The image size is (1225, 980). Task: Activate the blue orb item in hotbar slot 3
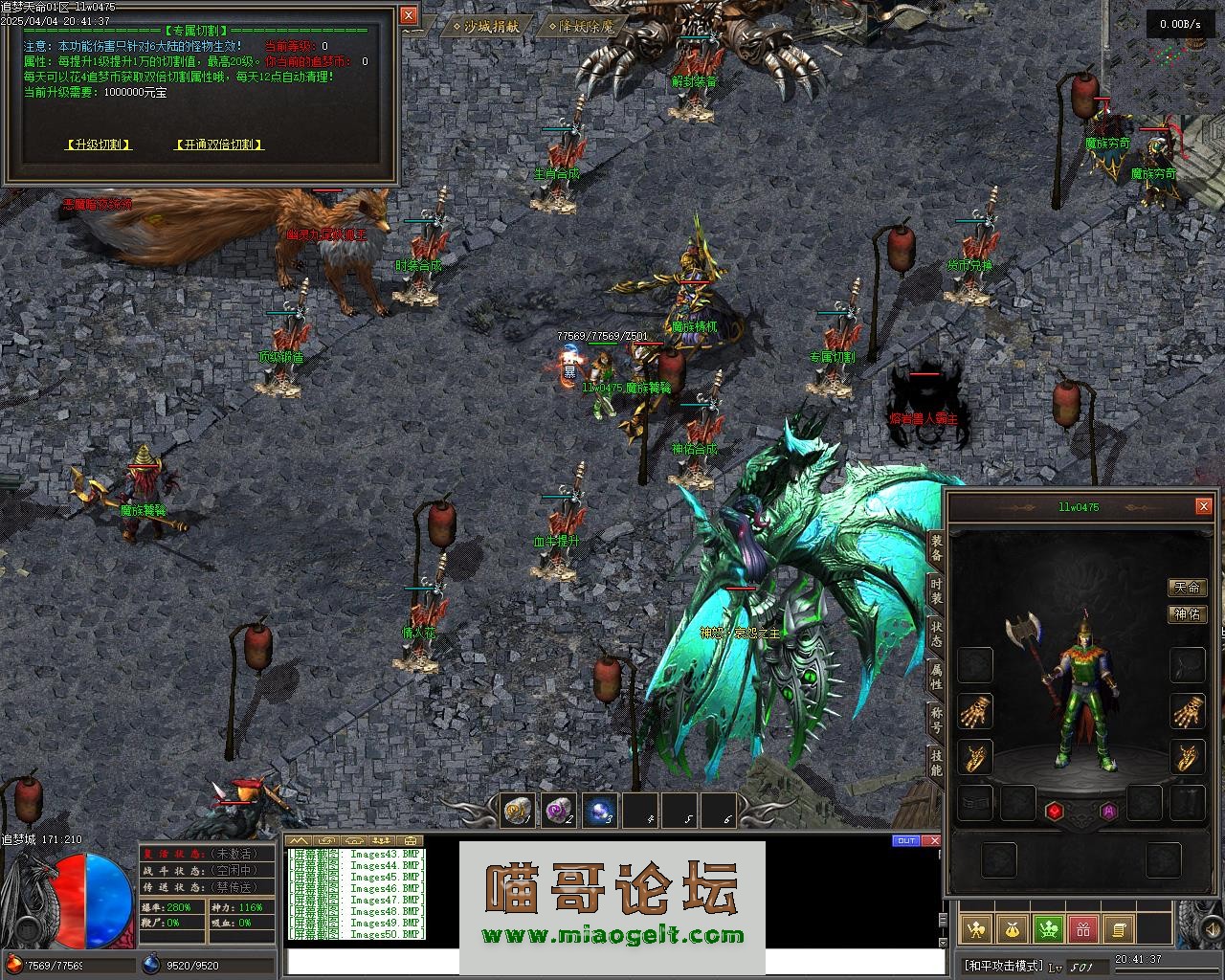coord(599,812)
